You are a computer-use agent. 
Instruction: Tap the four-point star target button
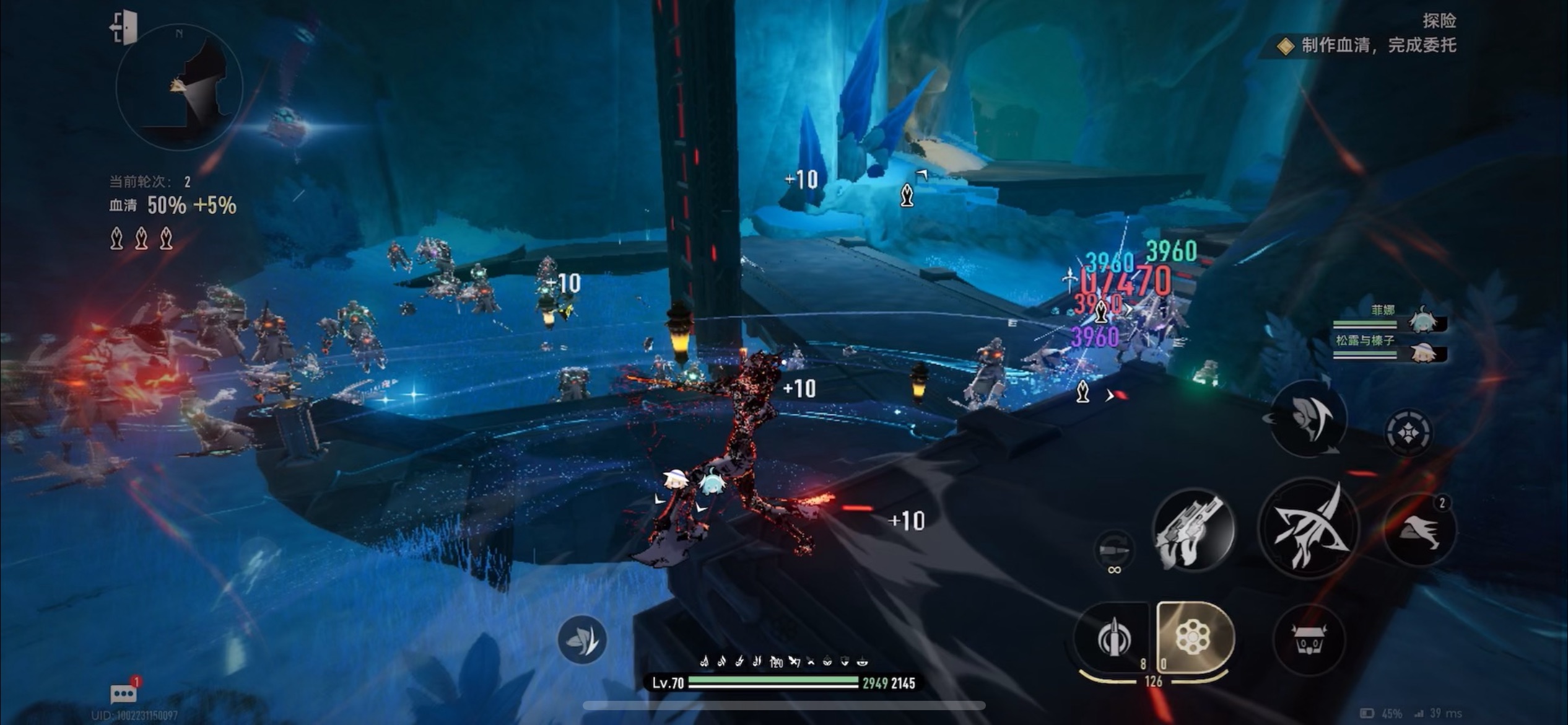pos(1408,432)
